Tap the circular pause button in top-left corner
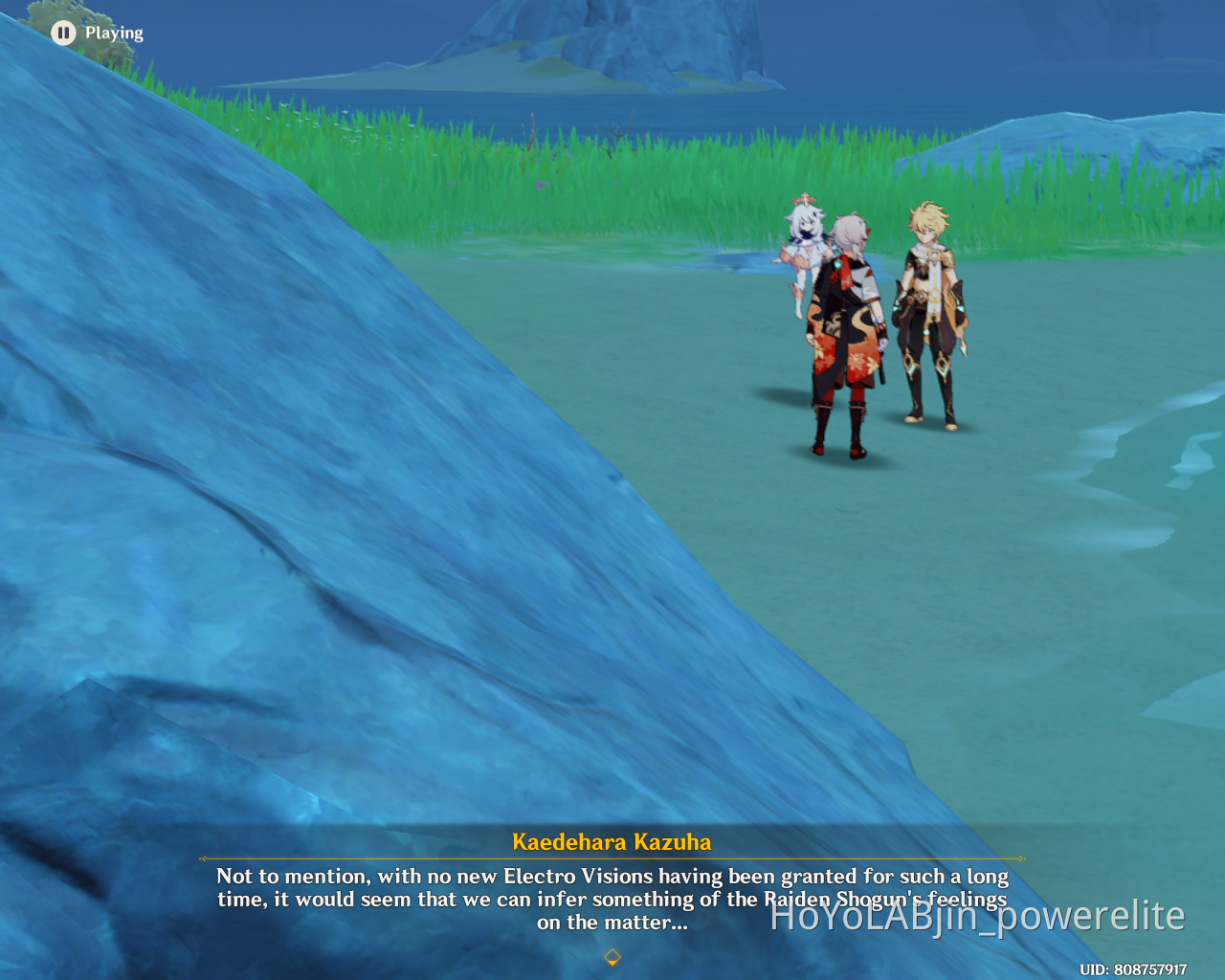The height and width of the screenshot is (980, 1225). click(x=63, y=32)
